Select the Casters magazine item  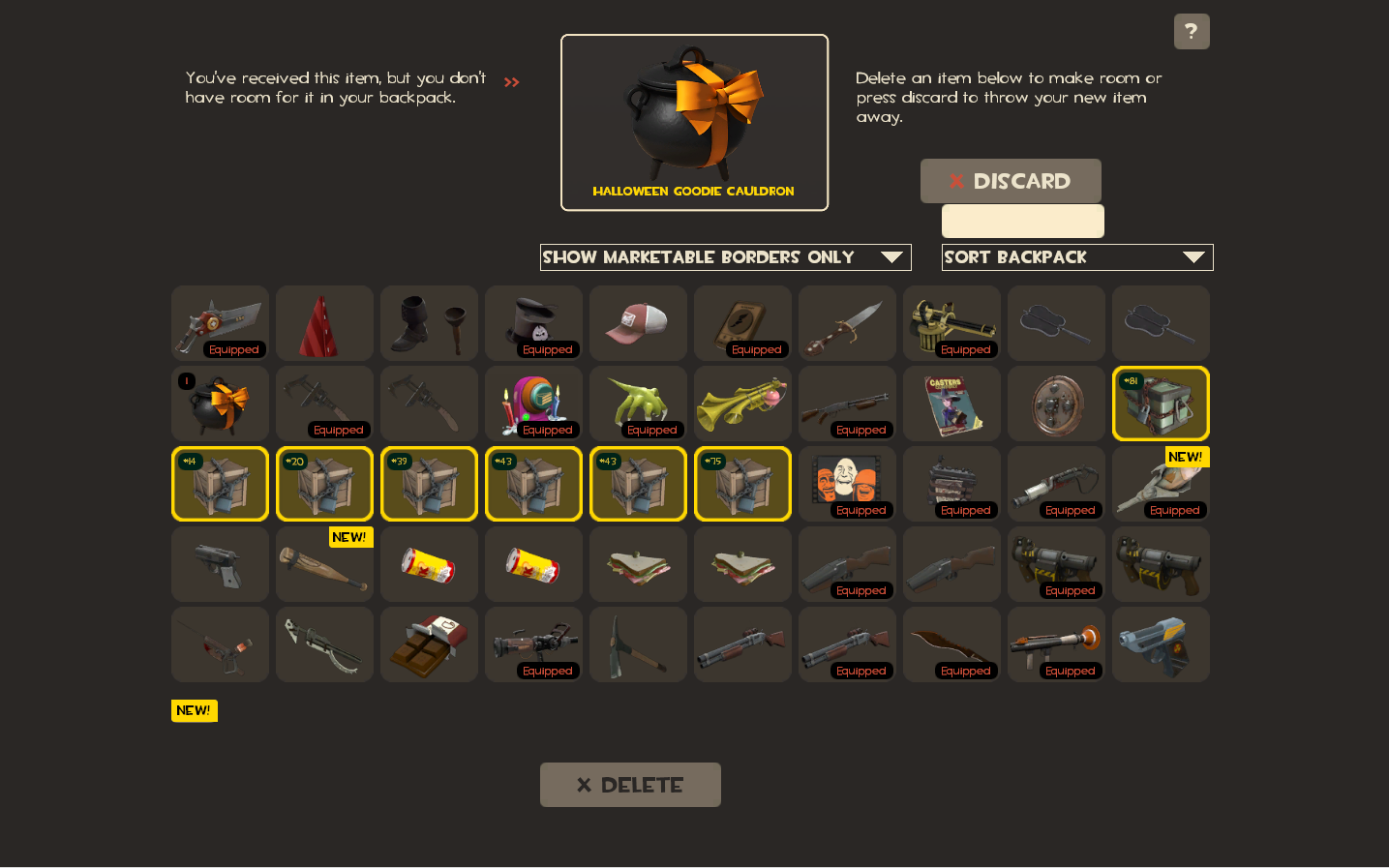951,404
